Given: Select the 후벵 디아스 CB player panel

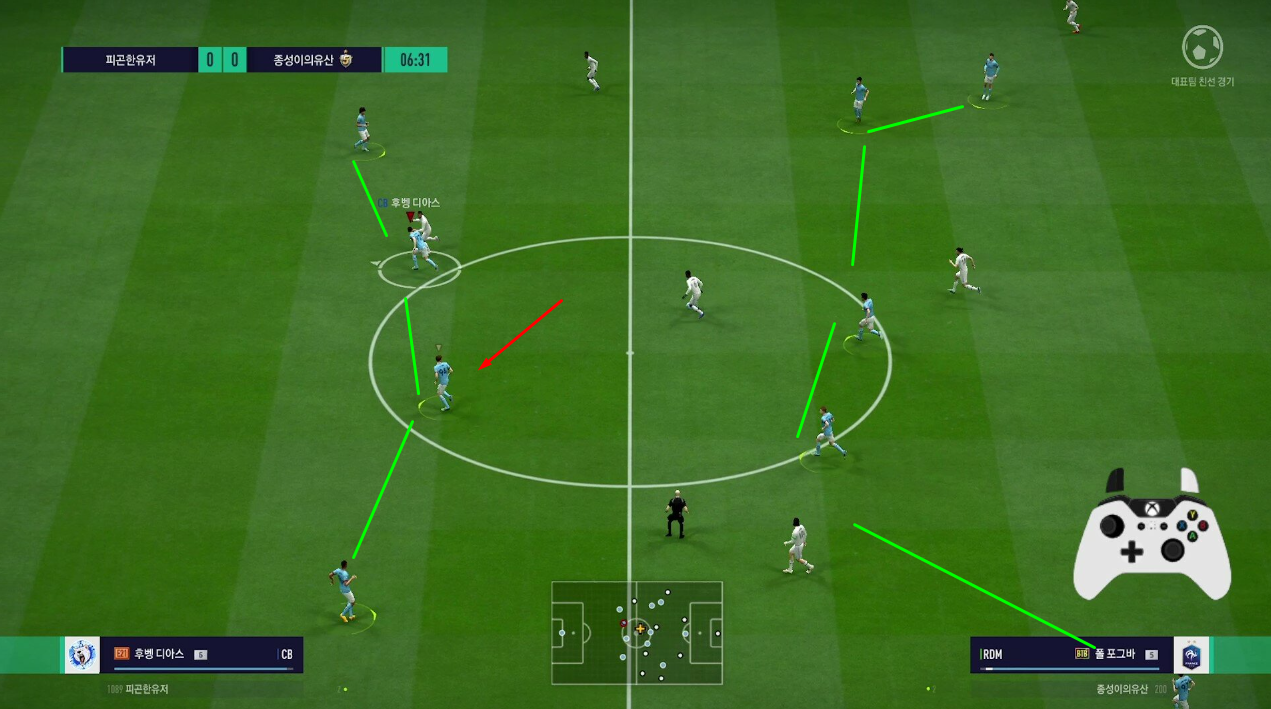Looking at the screenshot, I should (x=202, y=655).
